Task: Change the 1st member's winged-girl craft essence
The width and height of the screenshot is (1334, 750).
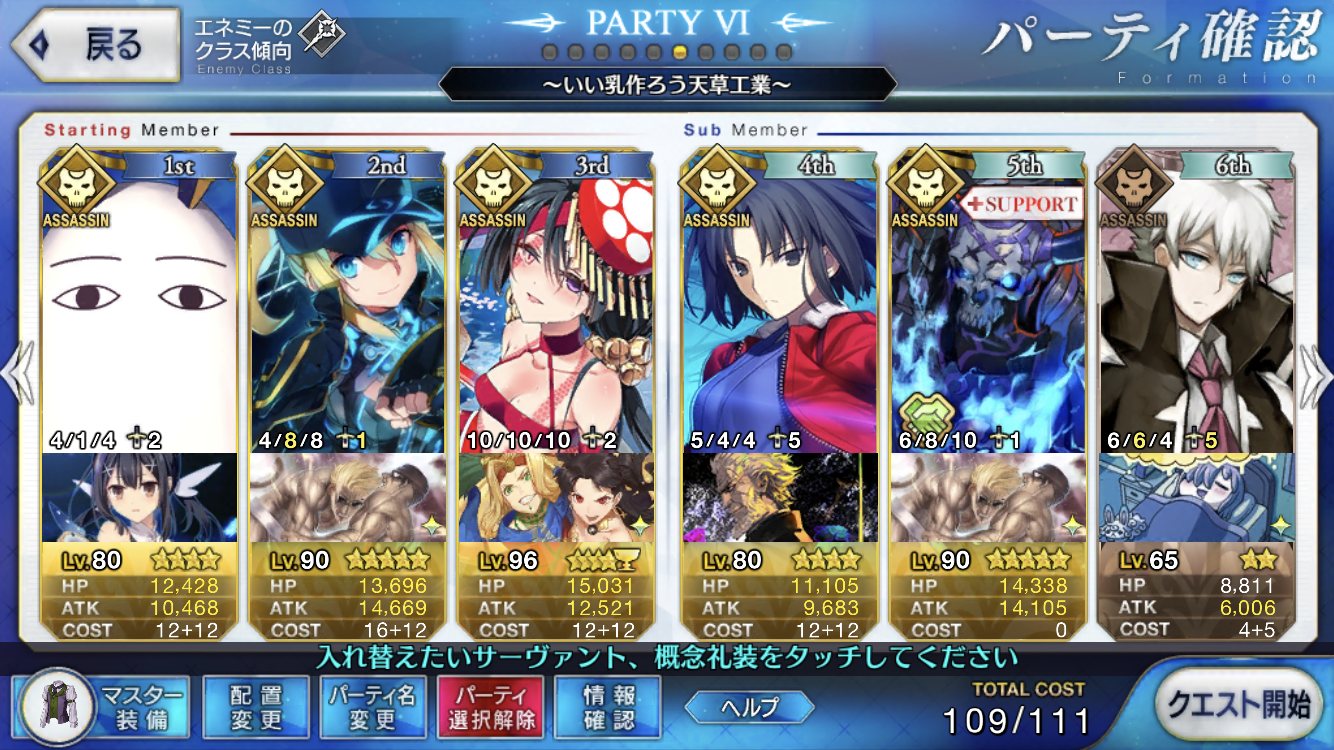Action: point(139,497)
